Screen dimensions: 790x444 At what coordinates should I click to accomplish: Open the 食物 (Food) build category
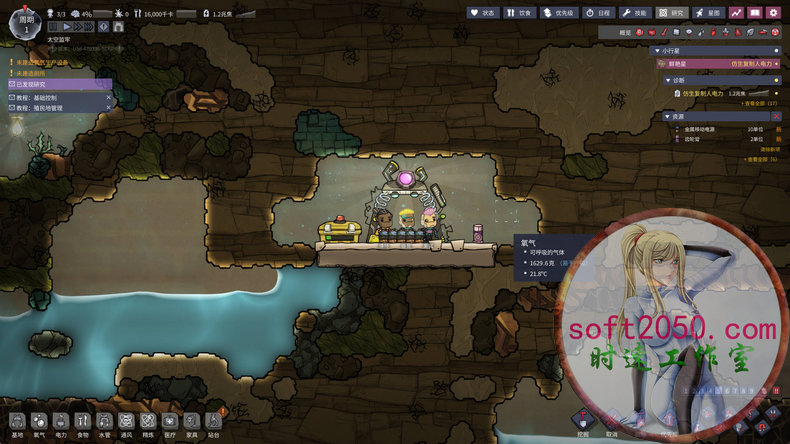click(83, 424)
